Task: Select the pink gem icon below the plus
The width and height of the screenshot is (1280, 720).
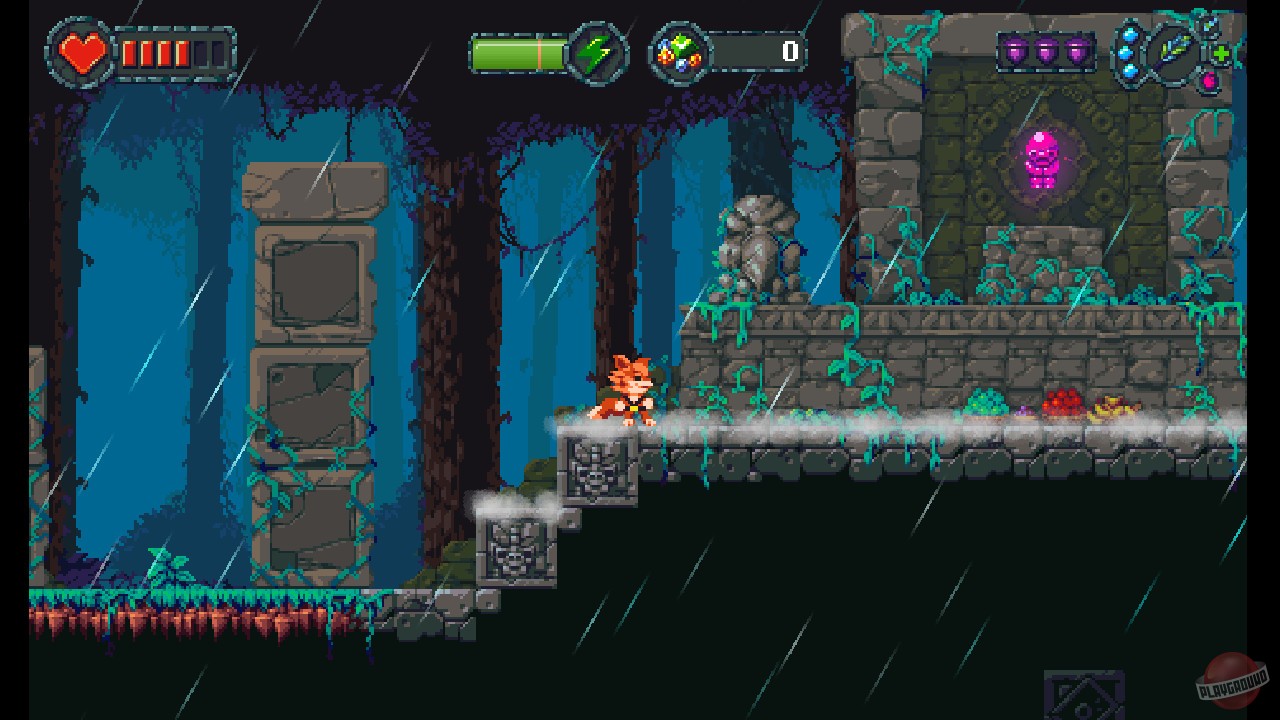Action: [1209, 80]
